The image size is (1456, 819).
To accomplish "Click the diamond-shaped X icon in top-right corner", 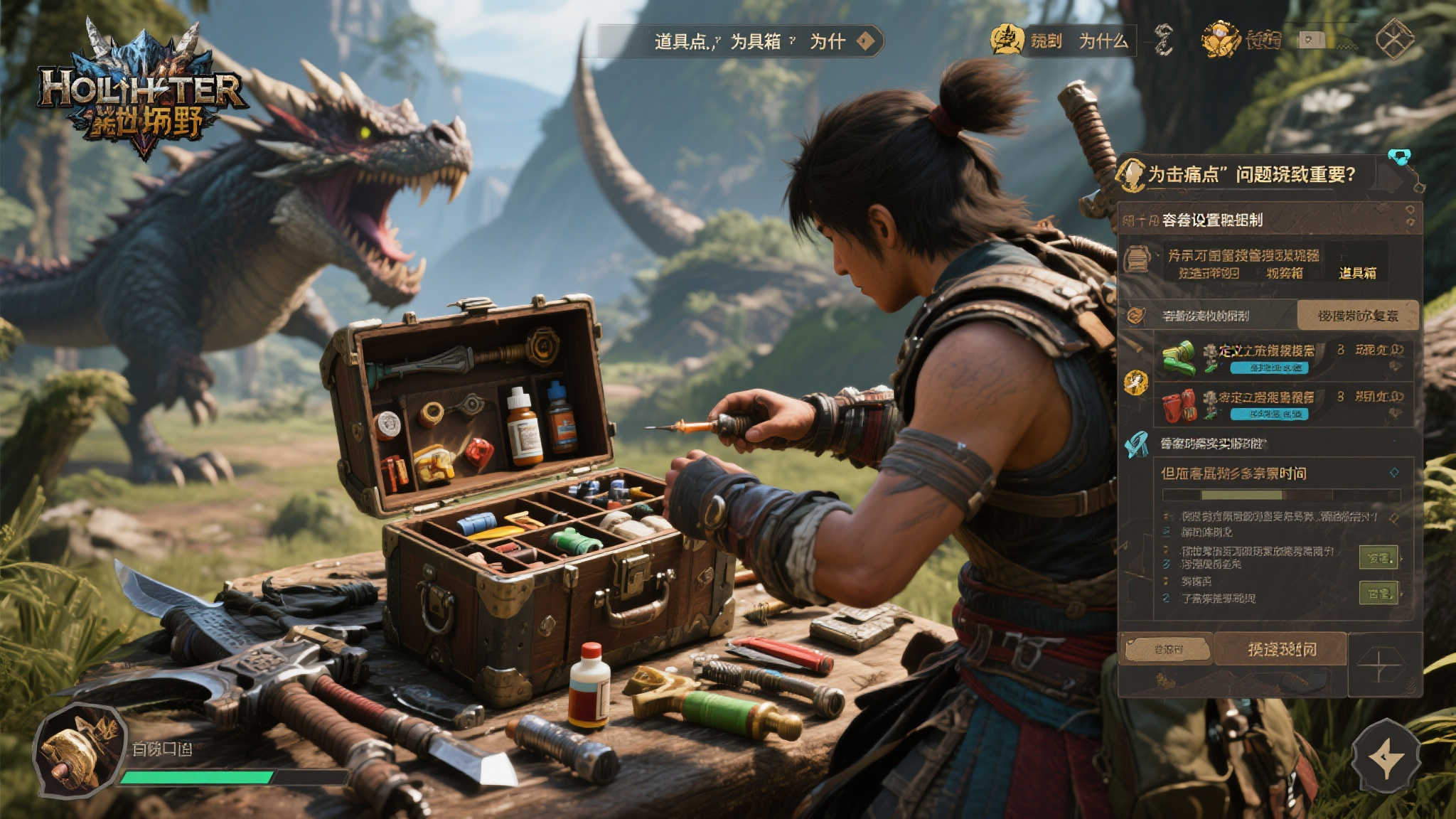I will [1394, 38].
